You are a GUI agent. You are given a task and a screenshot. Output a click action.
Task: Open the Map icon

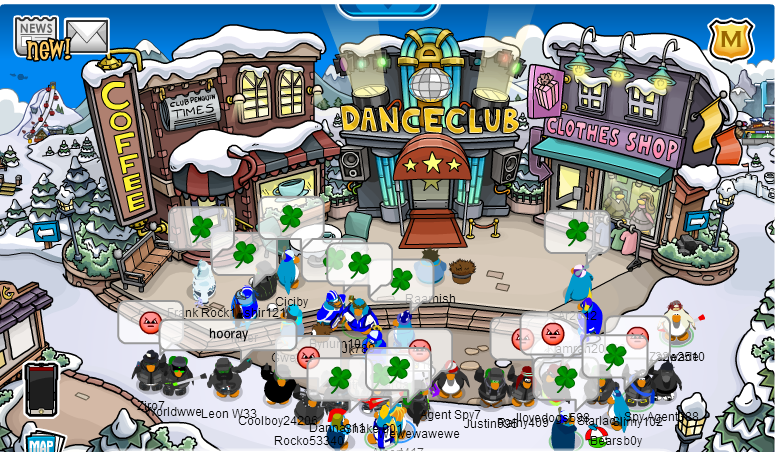coord(40,442)
